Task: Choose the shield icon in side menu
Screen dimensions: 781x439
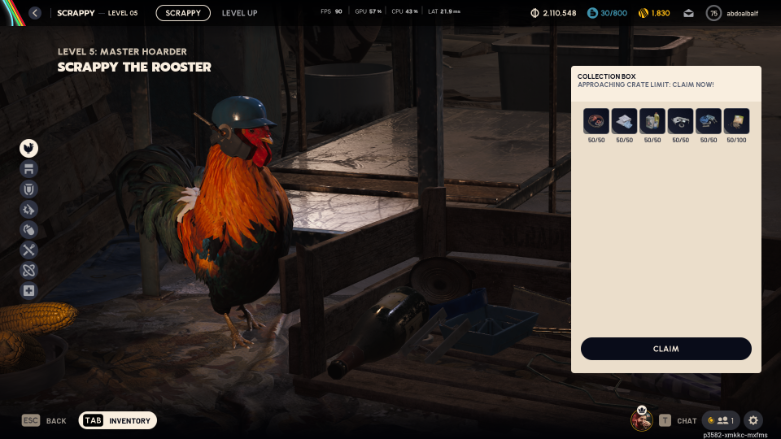Action: pyautogui.click(x=28, y=189)
